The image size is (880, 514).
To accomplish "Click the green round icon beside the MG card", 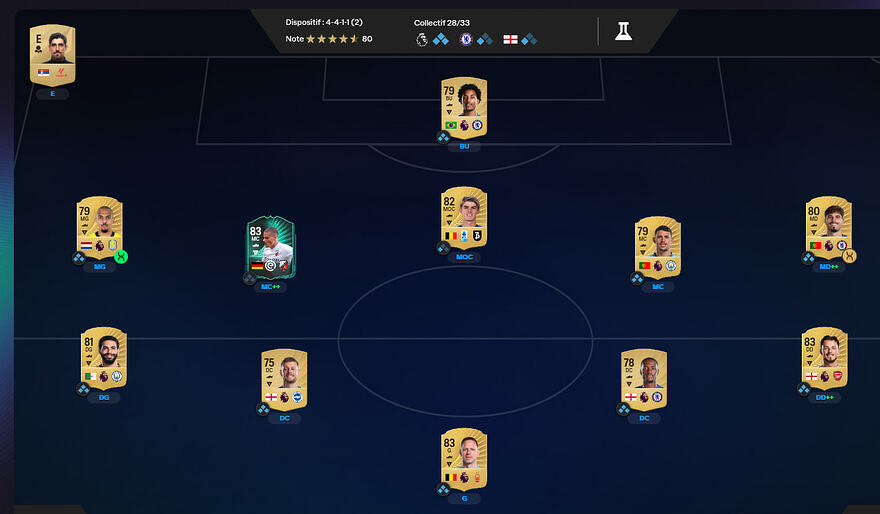I will pos(121,256).
